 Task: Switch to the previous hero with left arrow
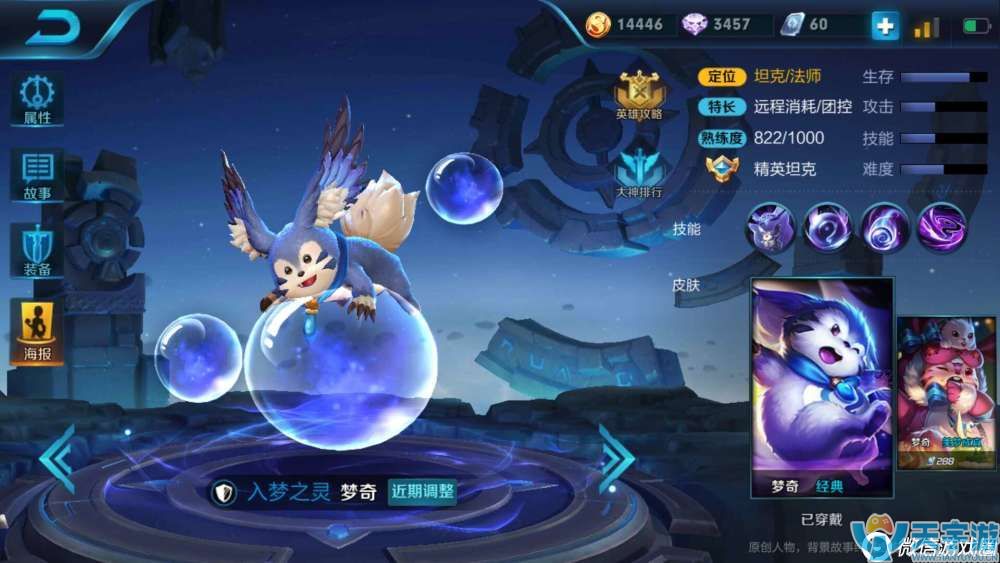click(57, 459)
